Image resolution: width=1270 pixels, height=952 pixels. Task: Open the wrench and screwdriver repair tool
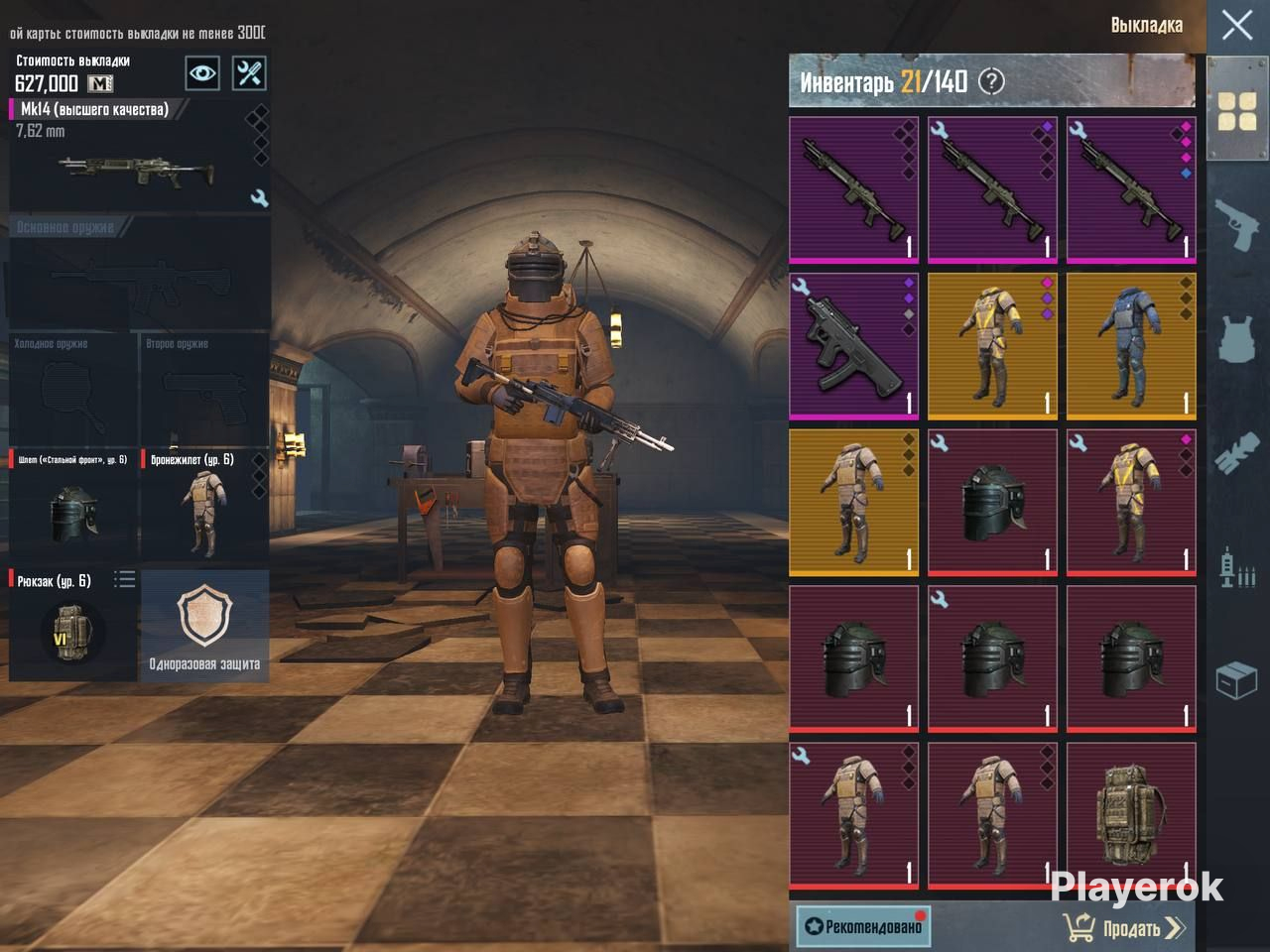(249, 73)
